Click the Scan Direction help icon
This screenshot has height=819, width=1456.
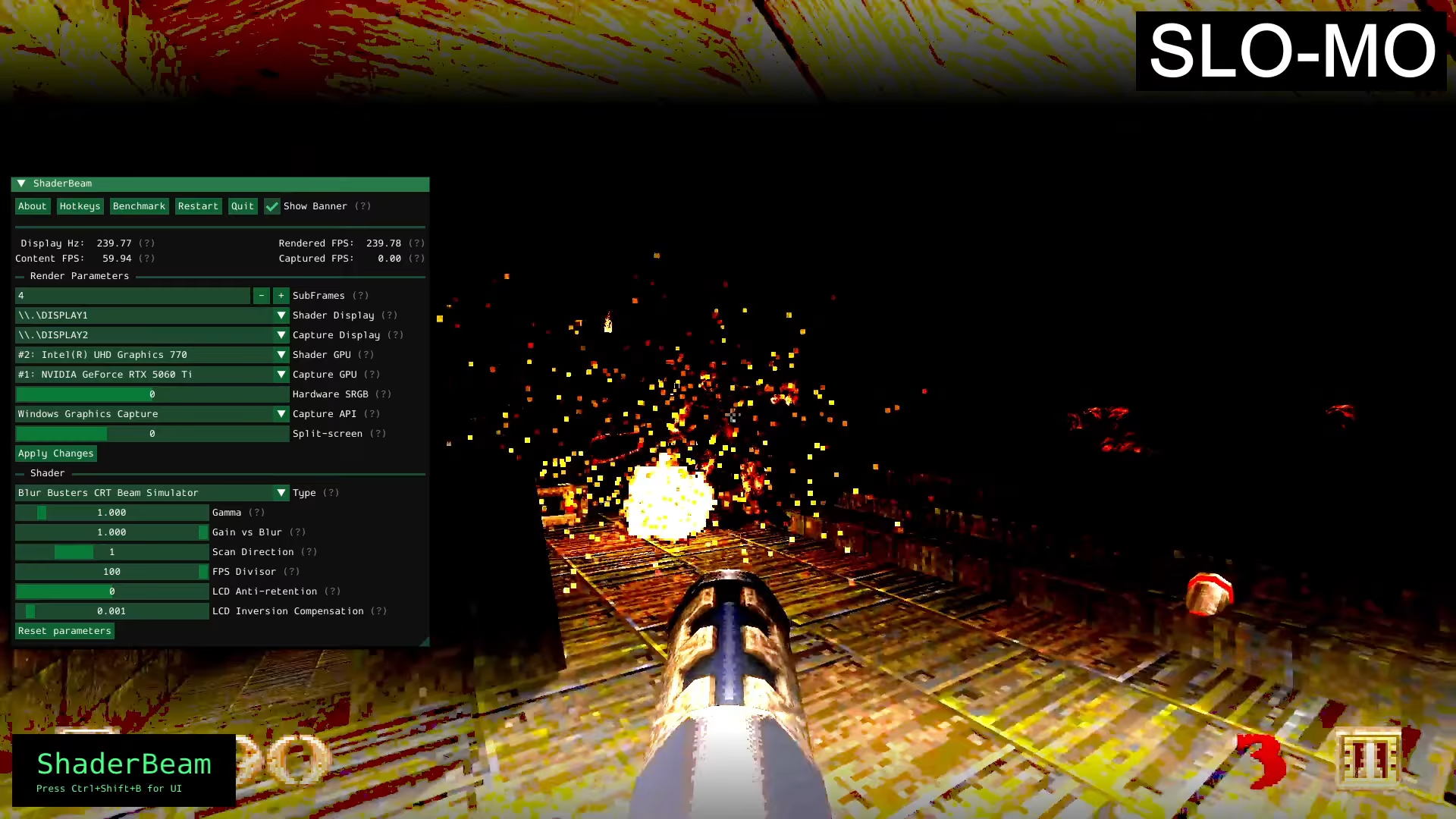[308, 551]
